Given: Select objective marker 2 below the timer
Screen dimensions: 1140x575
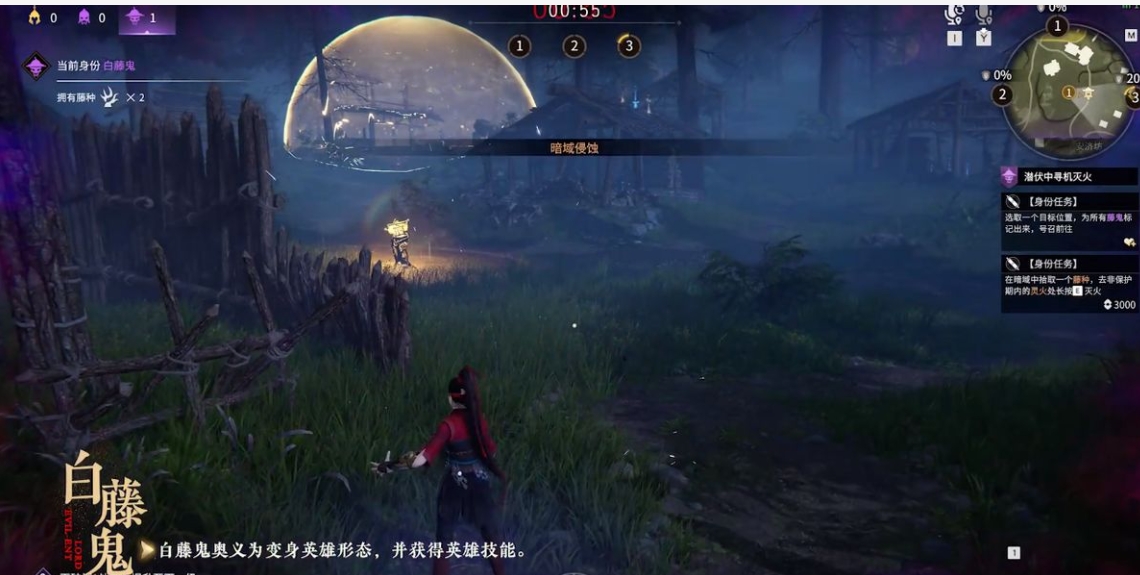Looking at the screenshot, I should point(574,46).
